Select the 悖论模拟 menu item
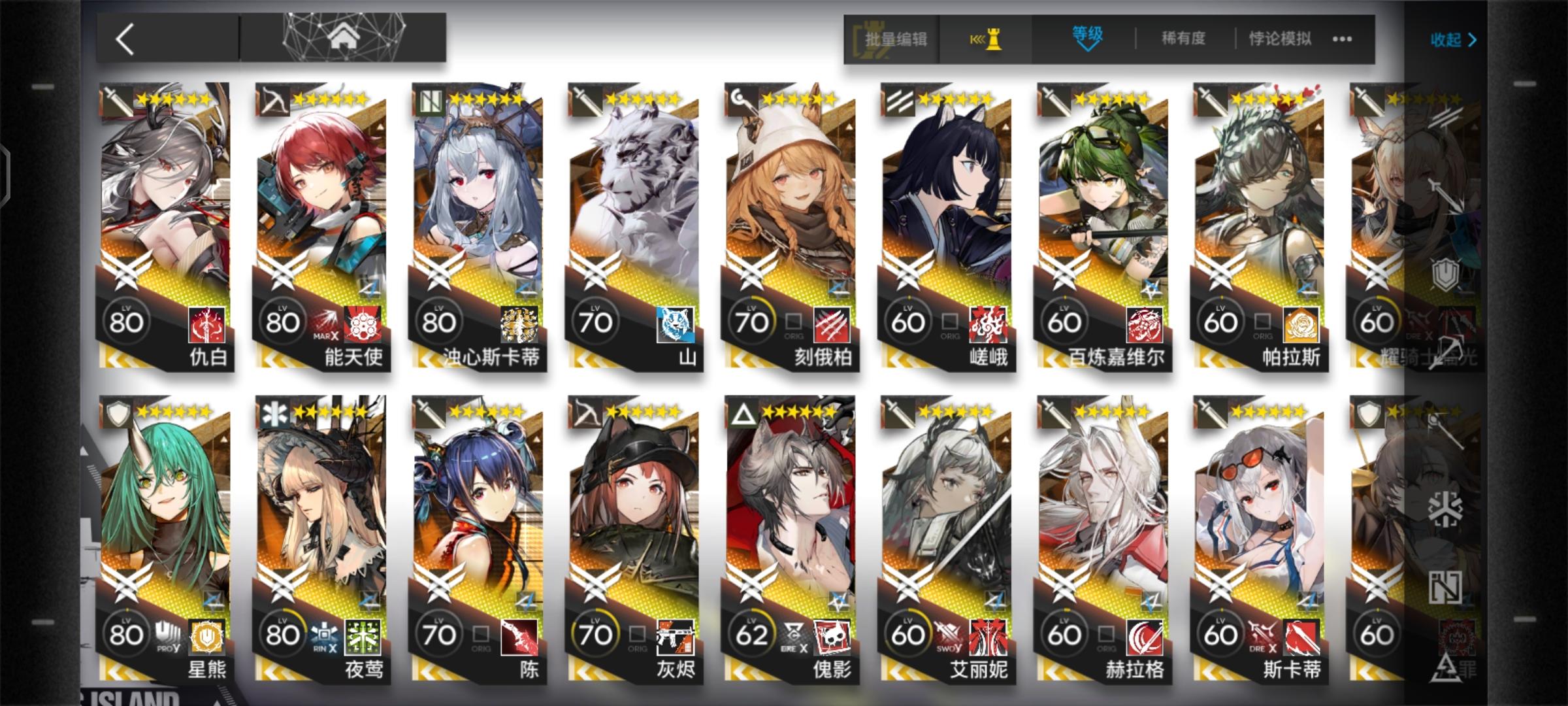Screen dimensions: 1568x706 pos(1279,39)
